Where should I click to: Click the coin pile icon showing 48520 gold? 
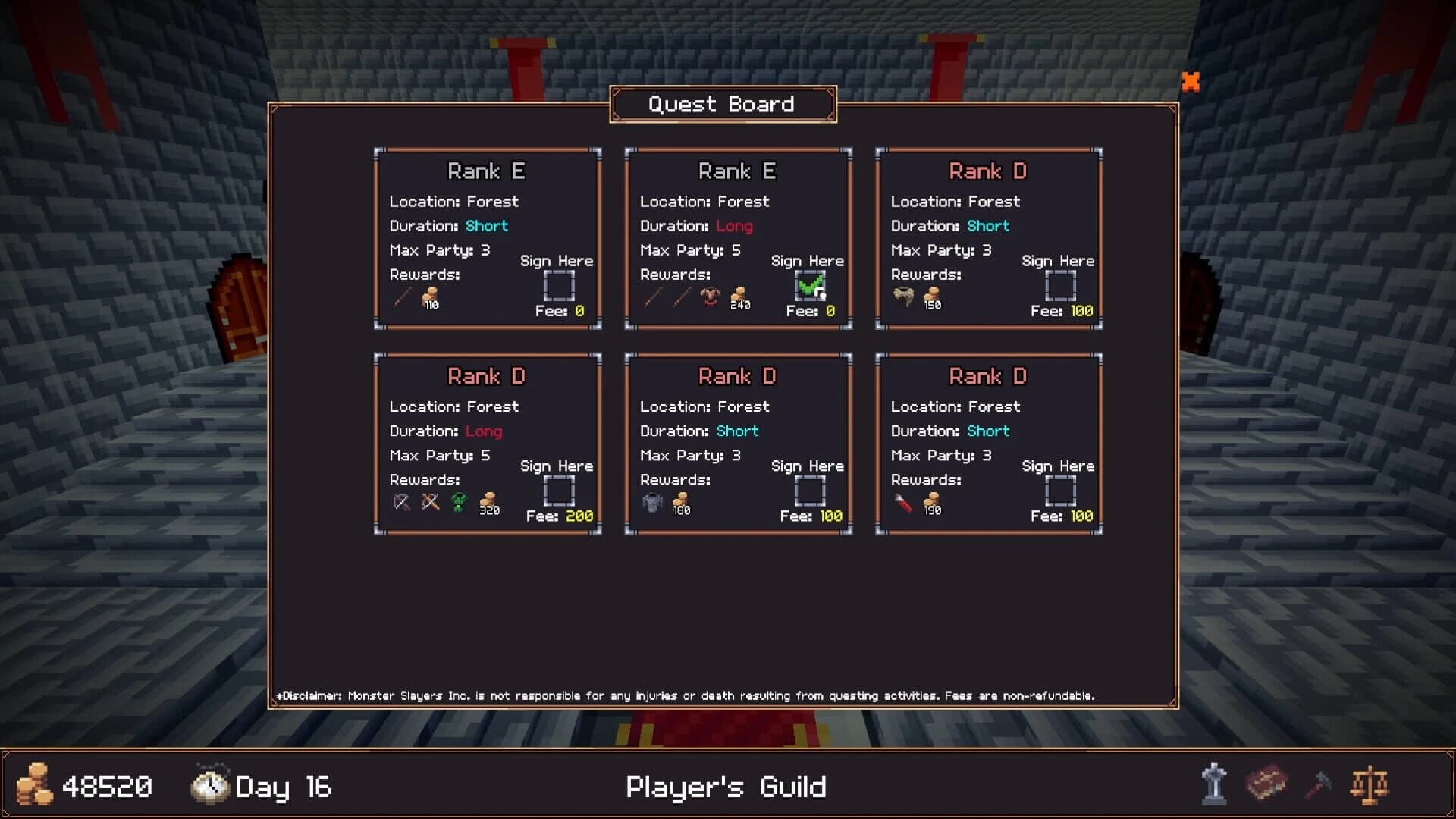(x=33, y=786)
